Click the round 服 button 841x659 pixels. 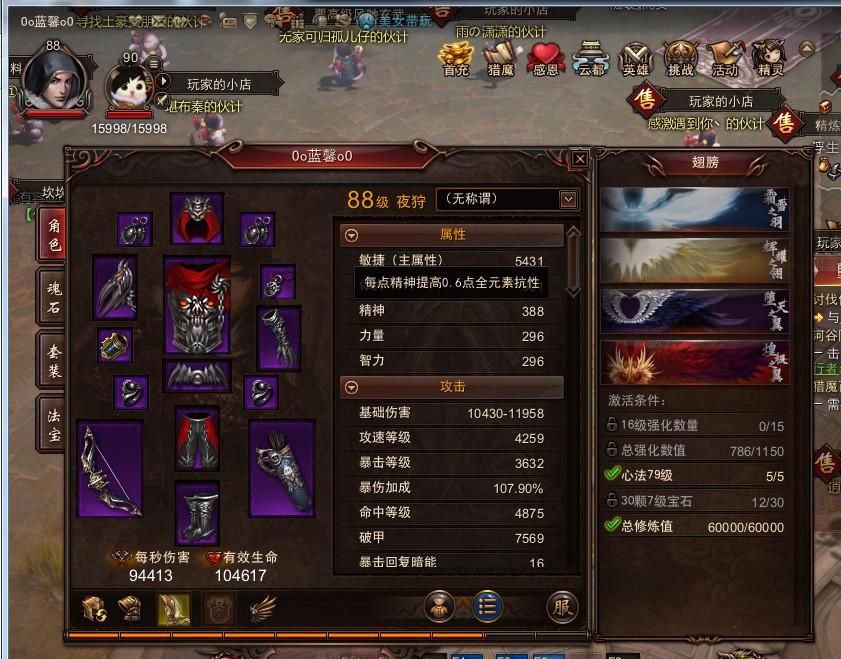pos(563,606)
